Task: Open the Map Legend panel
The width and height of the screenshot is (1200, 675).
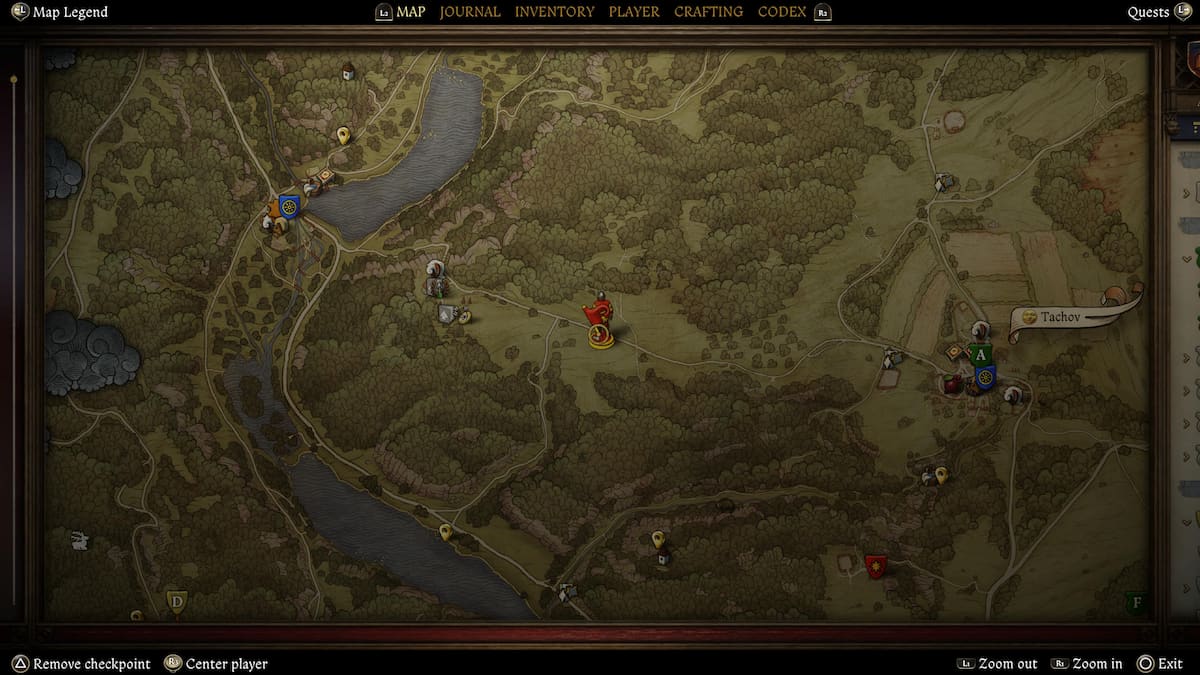Action: tap(69, 12)
